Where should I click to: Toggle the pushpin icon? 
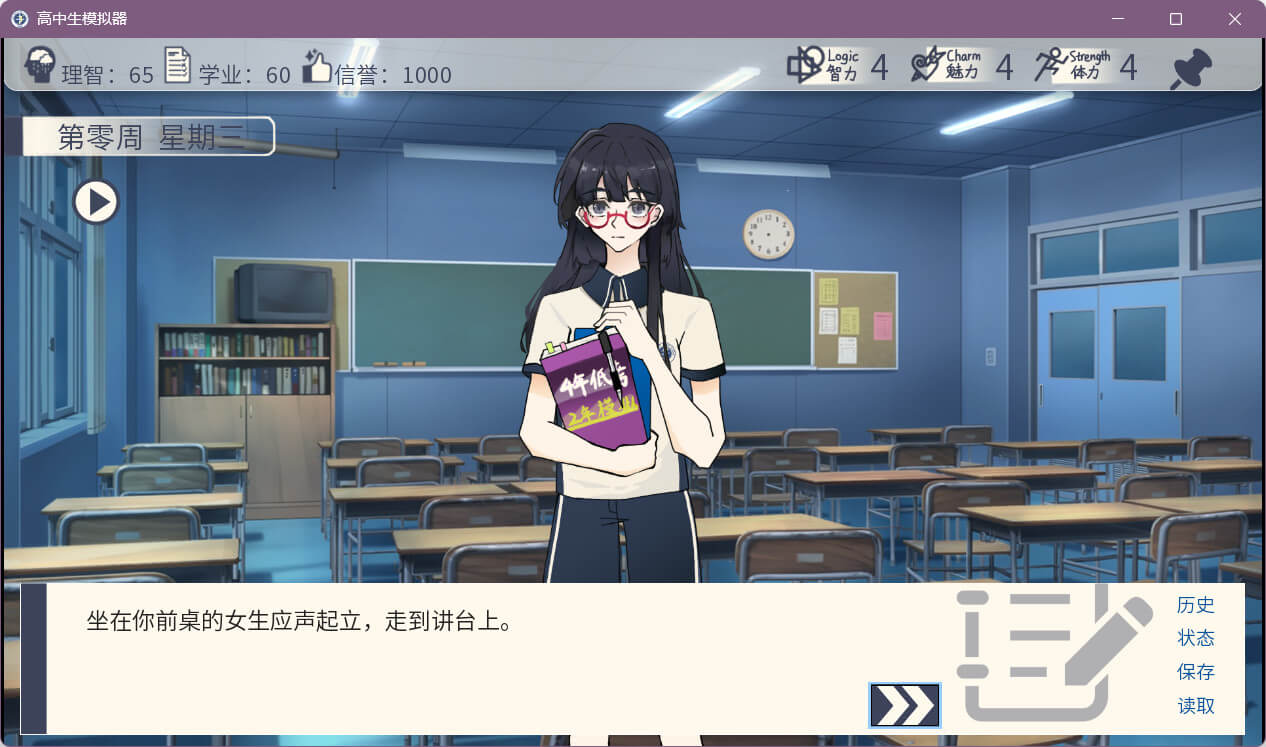(1191, 69)
